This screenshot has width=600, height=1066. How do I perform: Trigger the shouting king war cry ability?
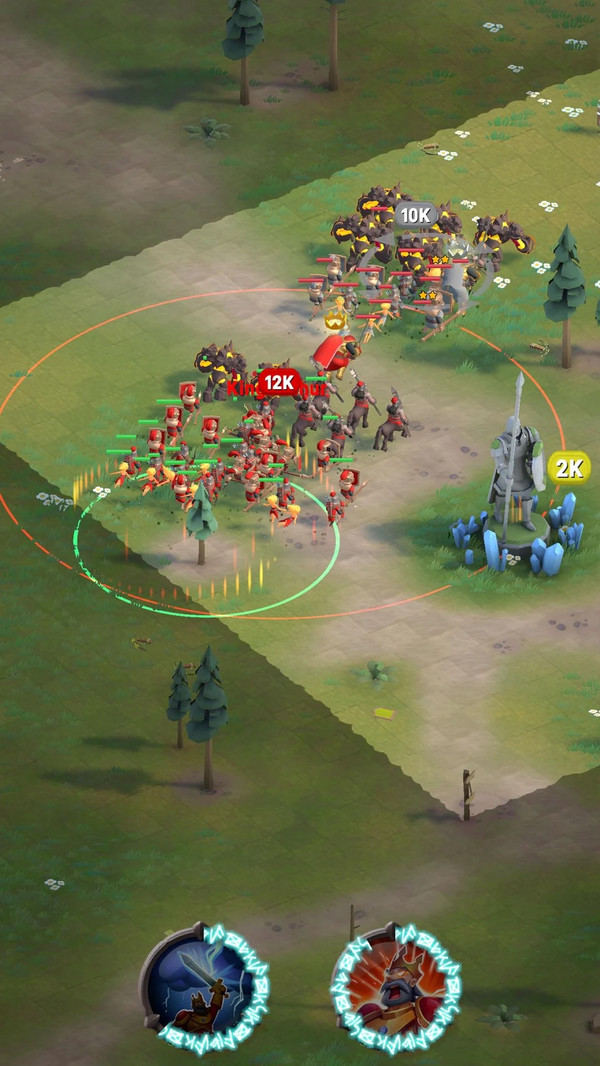click(x=394, y=984)
